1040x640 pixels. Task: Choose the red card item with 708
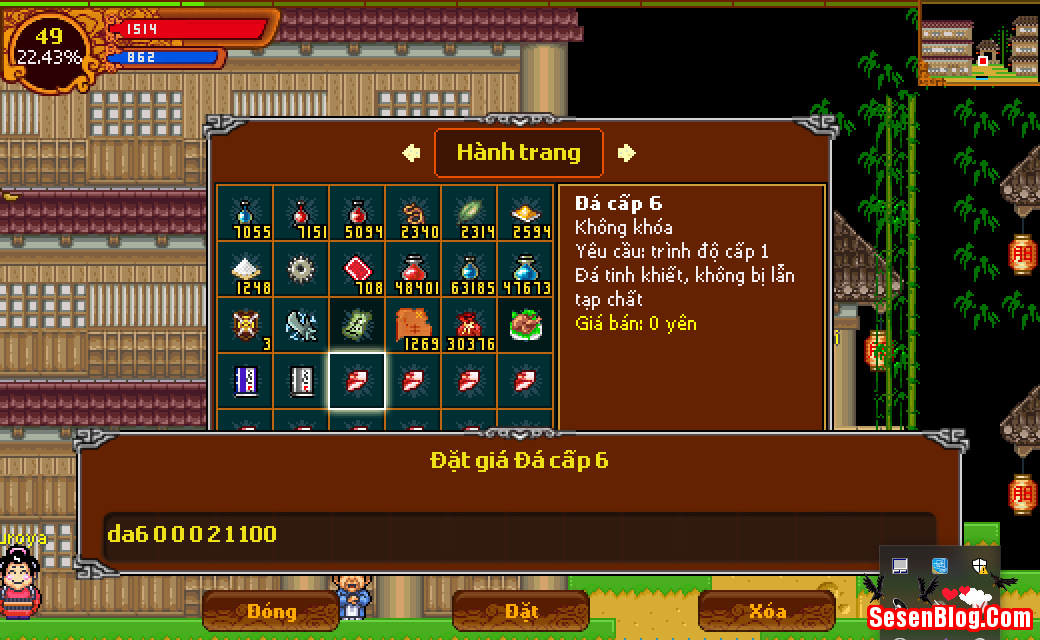click(x=357, y=270)
